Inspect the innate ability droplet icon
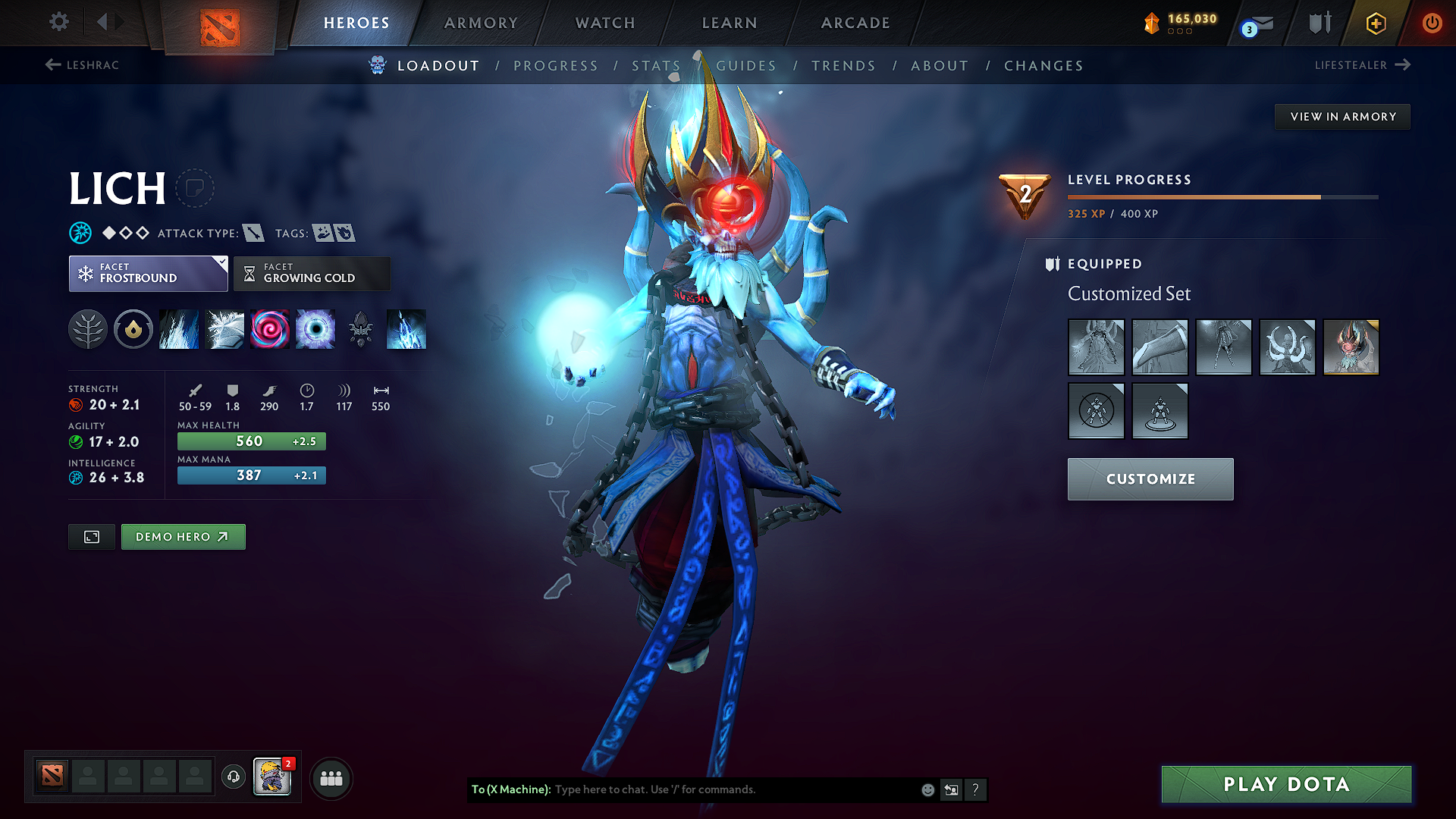The width and height of the screenshot is (1456, 819). click(133, 329)
